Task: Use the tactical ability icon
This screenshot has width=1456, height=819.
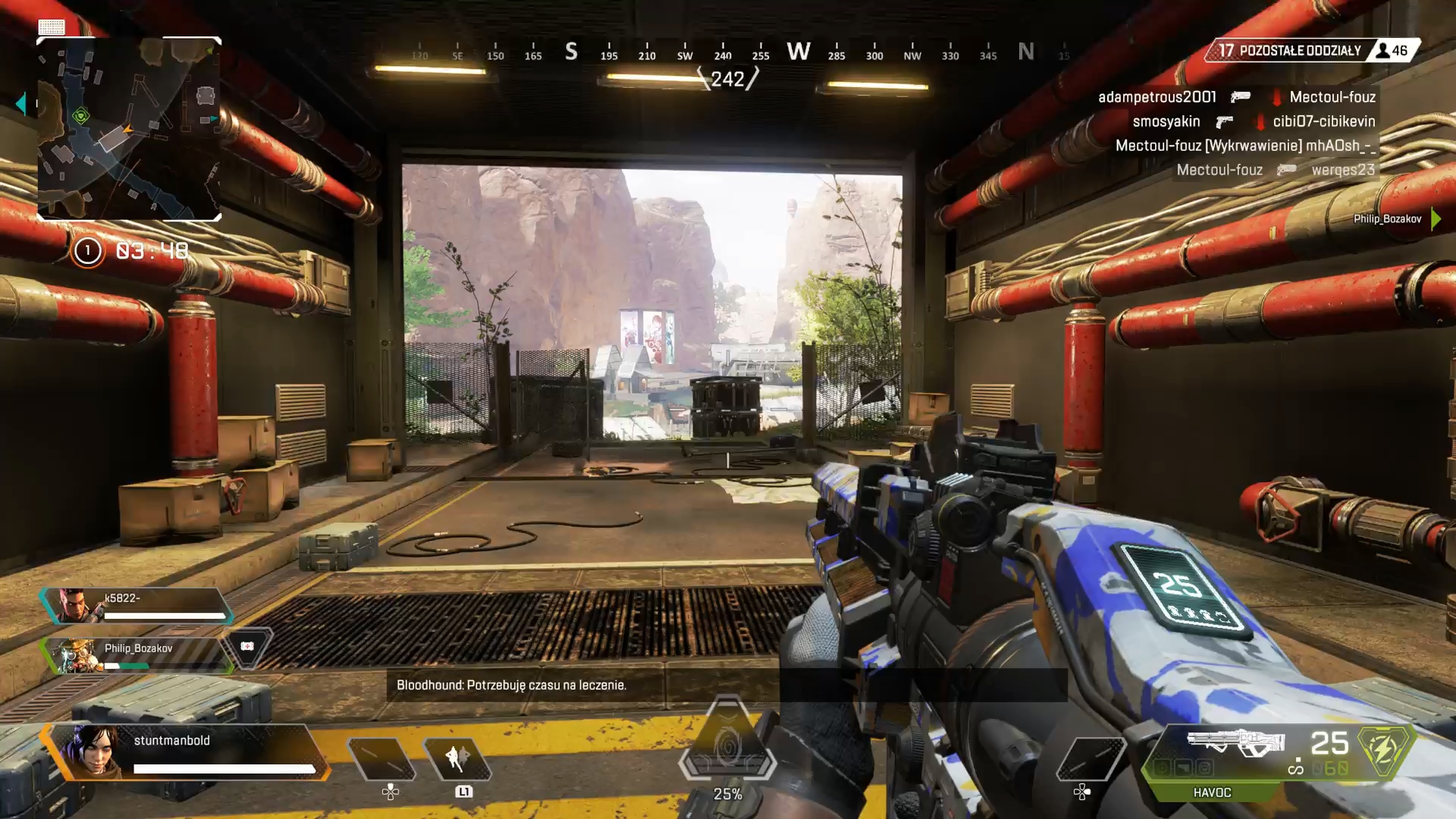Action: click(x=457, y=758)
